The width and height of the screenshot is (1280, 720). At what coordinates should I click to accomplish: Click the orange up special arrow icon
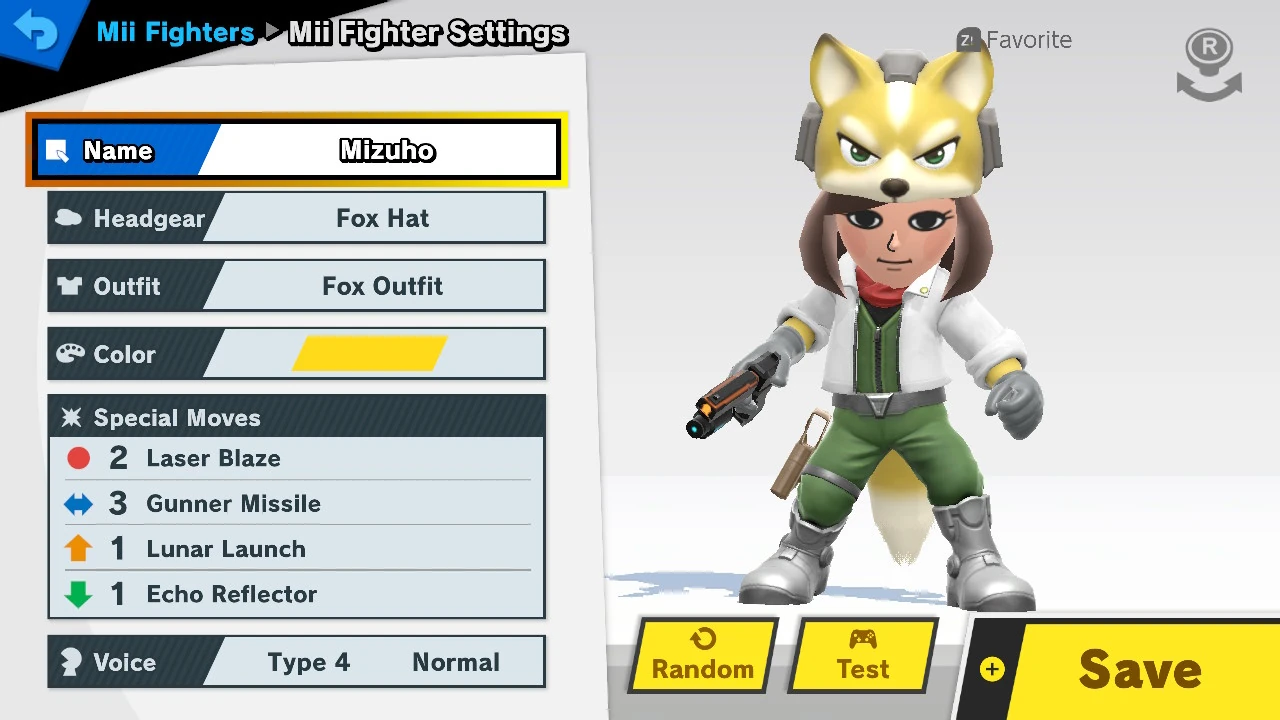(x=78, y=548)
